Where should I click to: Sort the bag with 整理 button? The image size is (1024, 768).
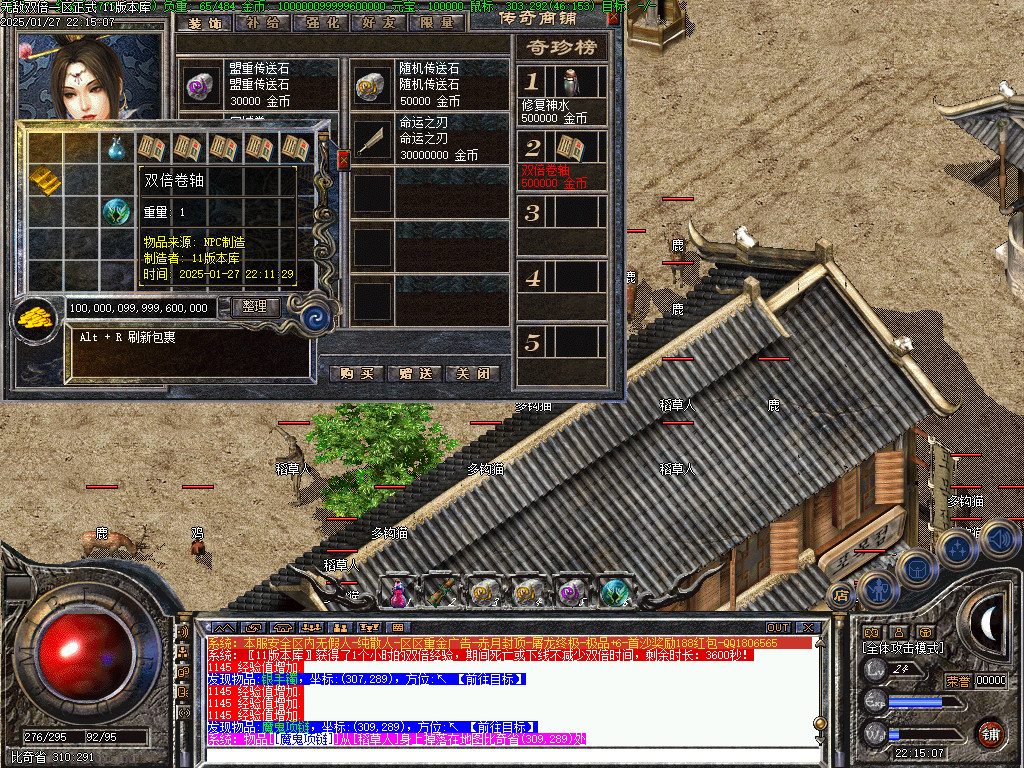[255, 307]
